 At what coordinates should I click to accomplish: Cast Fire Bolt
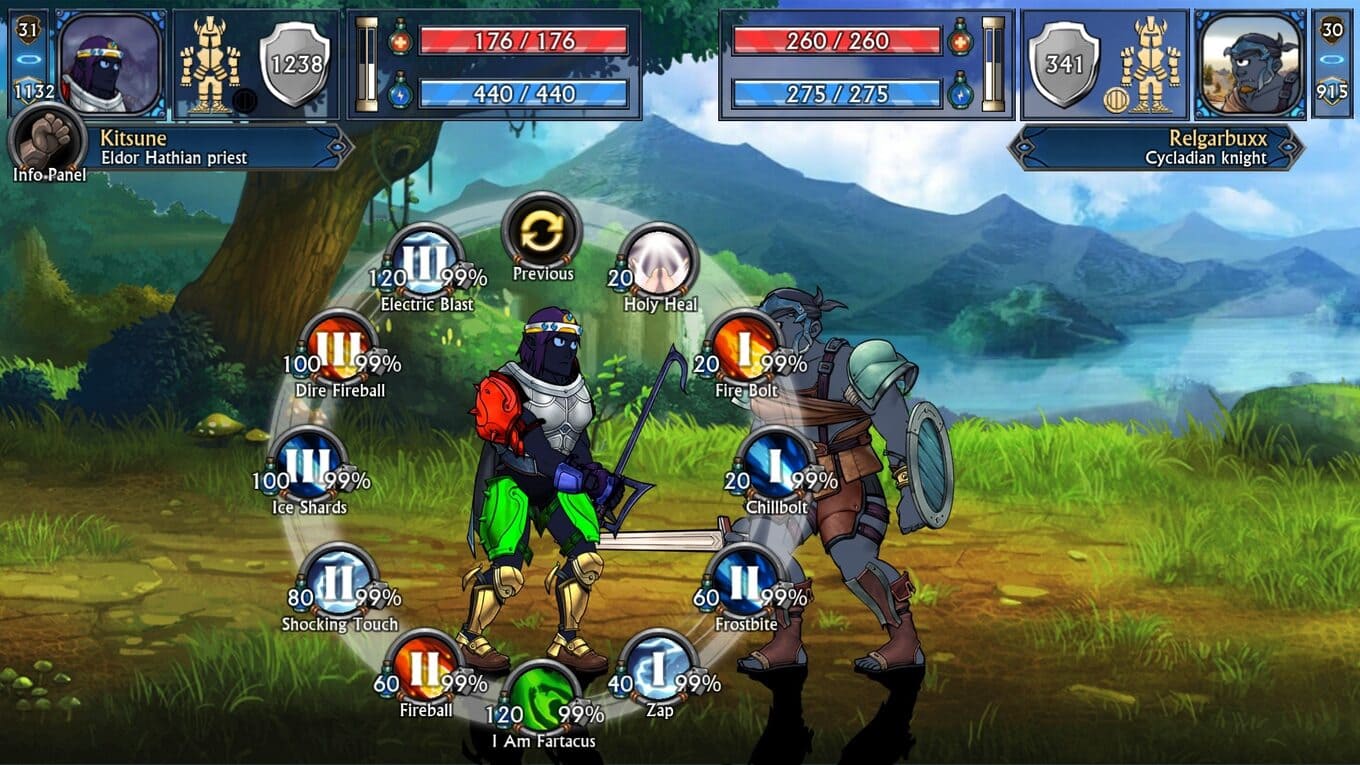point(744,348)
